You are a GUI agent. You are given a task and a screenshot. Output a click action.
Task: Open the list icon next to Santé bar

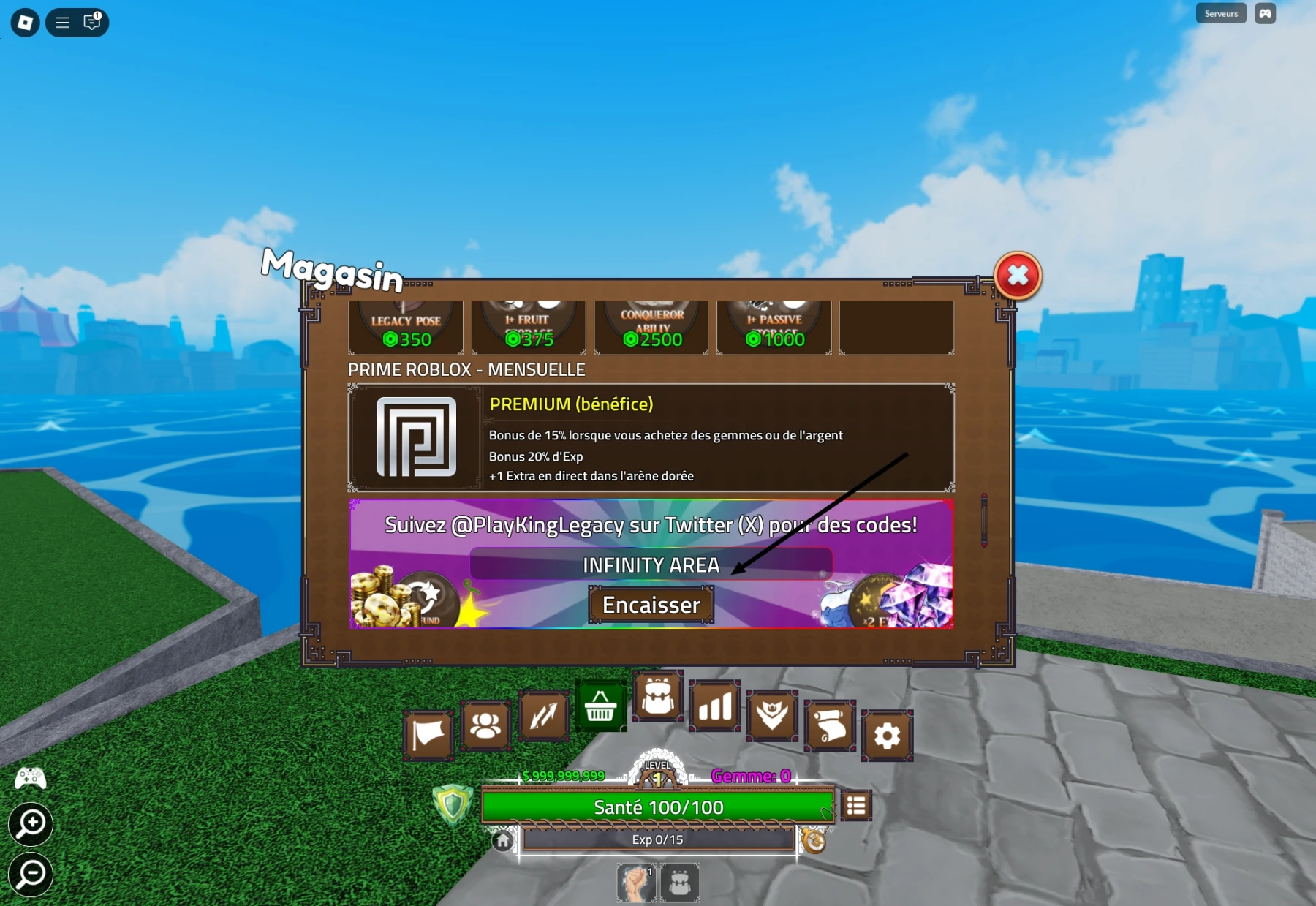click(x=856, y=804)
